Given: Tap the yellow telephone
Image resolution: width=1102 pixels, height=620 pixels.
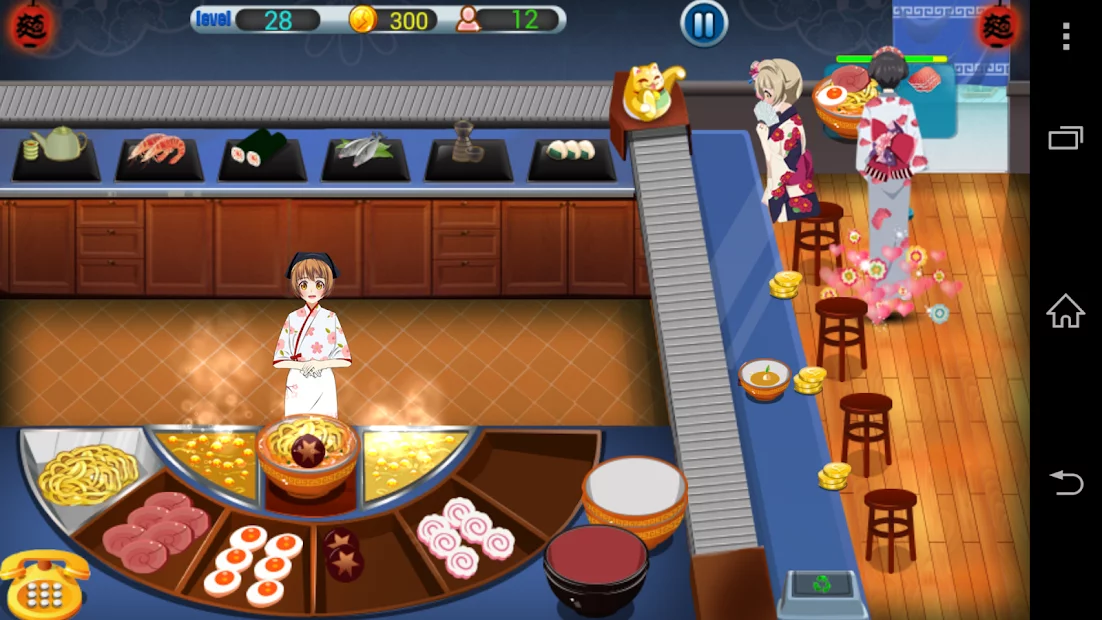Looking at the screenshot, I should pyautogui.click(x=44, y=583).
